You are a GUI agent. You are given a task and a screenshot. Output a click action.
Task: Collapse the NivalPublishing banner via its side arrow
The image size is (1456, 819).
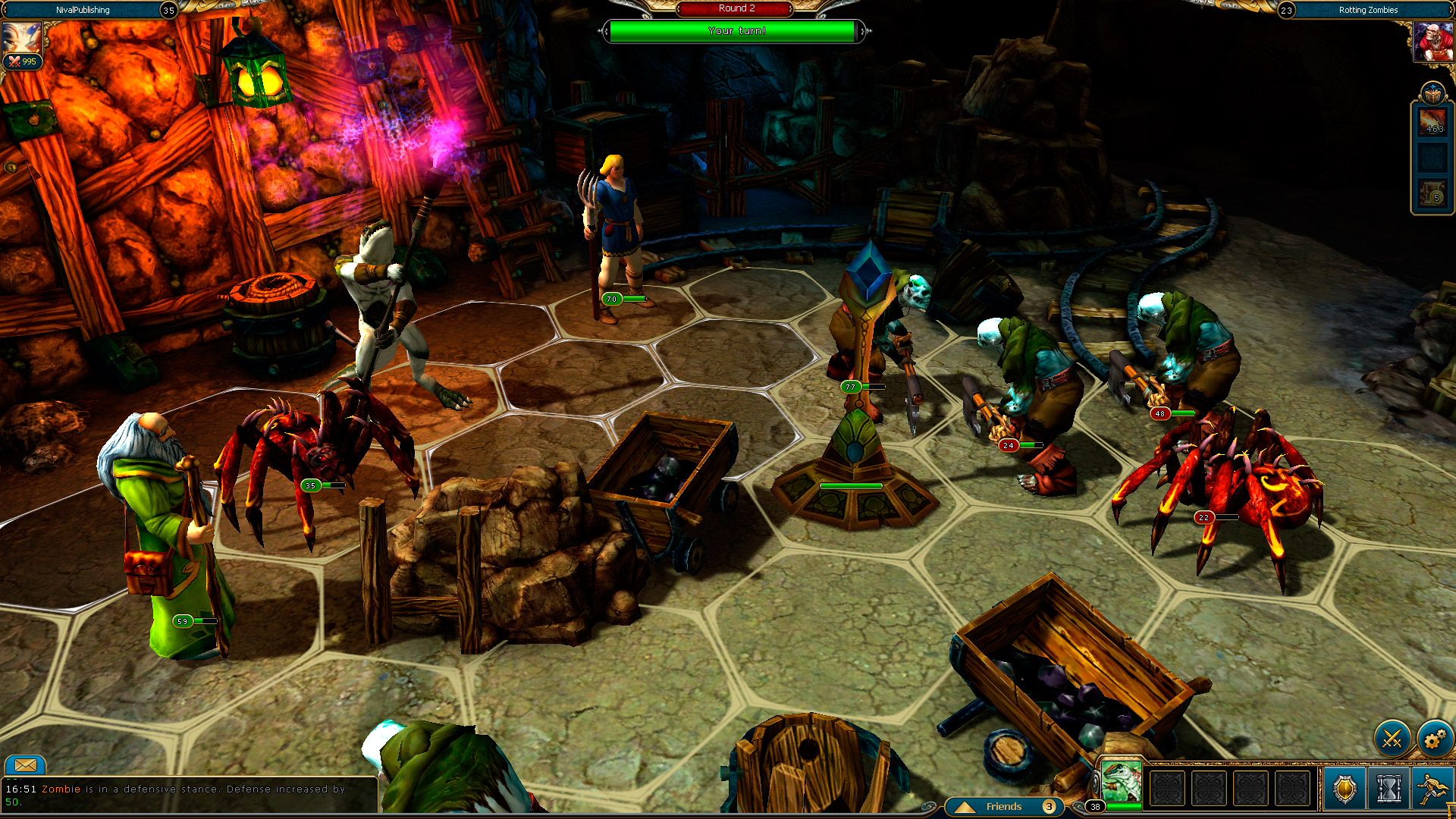[5, 10]
